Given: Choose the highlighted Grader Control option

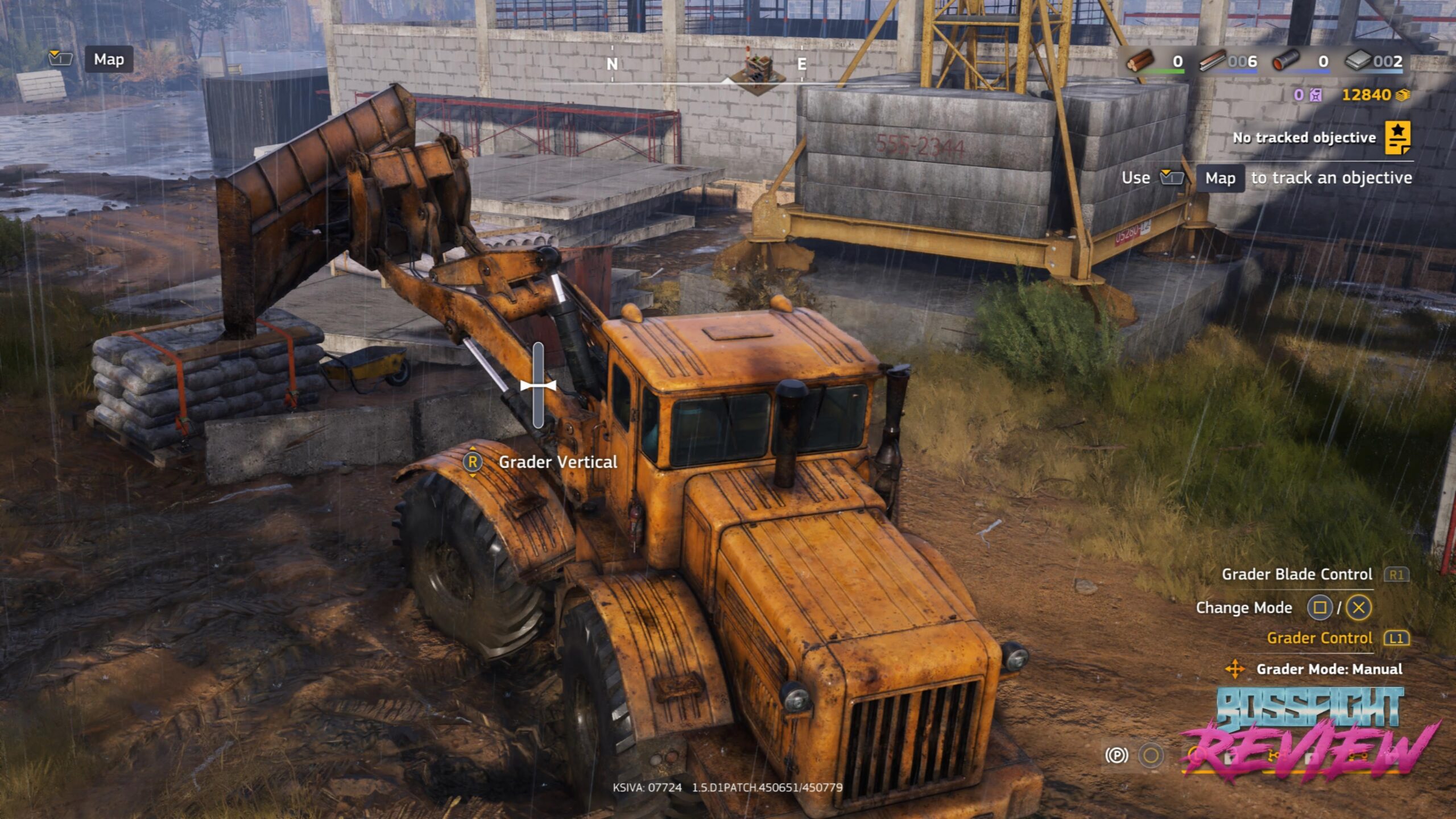Looking at the screenshot, I should pos(1319,638).
